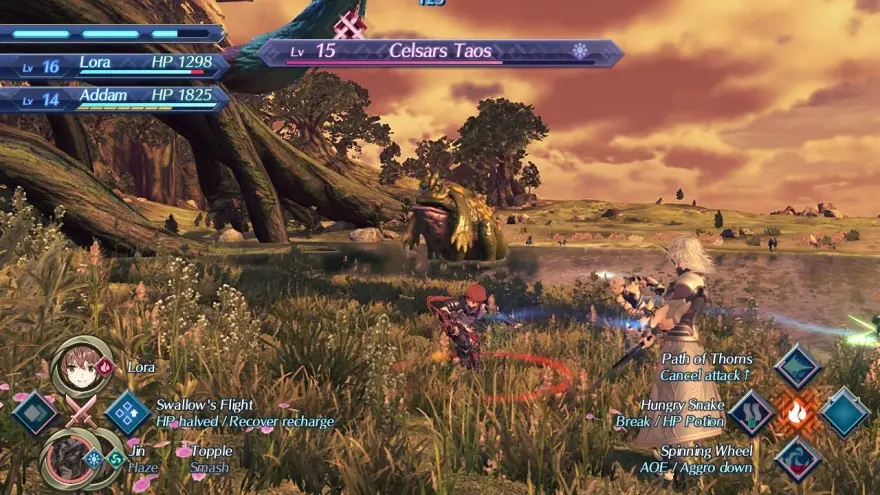Use the Hungry Snake art

[x=751, y=412]
